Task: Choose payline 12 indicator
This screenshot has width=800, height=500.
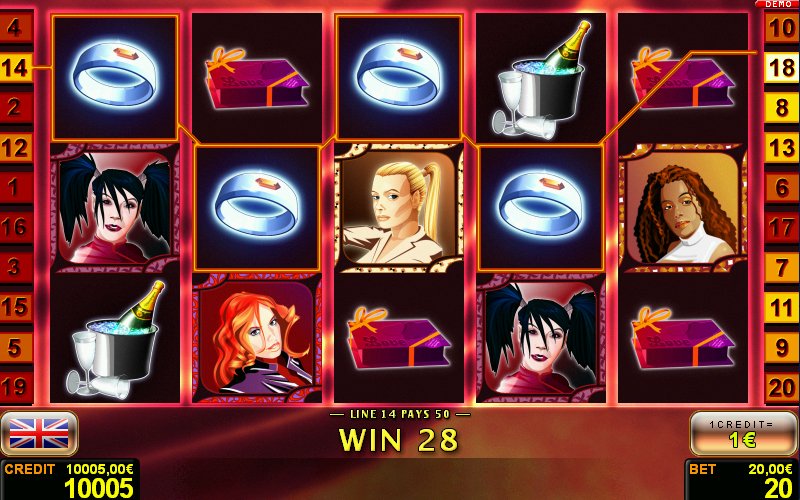Action: click(x=16, y=148)
